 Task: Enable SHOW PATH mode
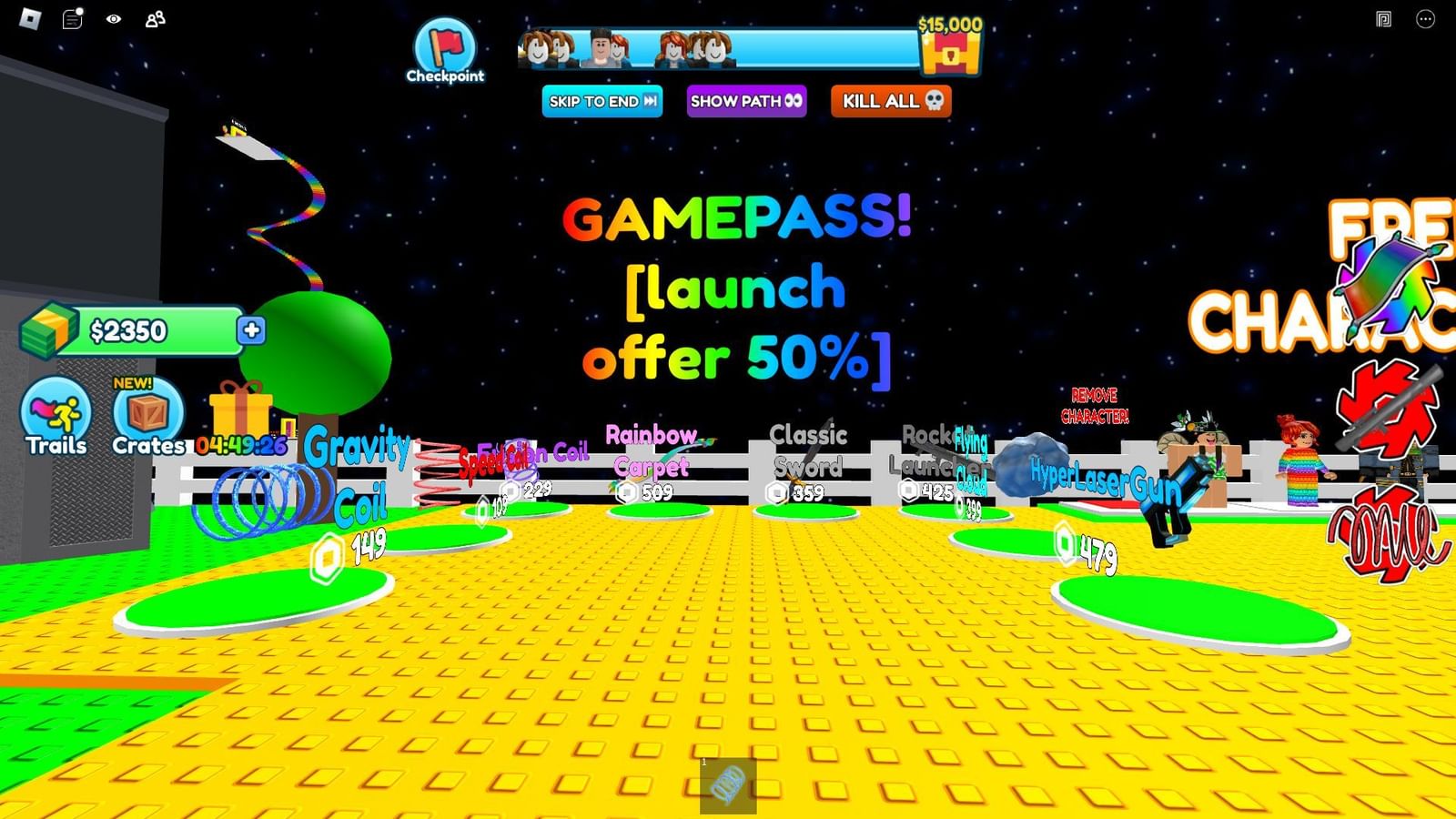[746, 102]
